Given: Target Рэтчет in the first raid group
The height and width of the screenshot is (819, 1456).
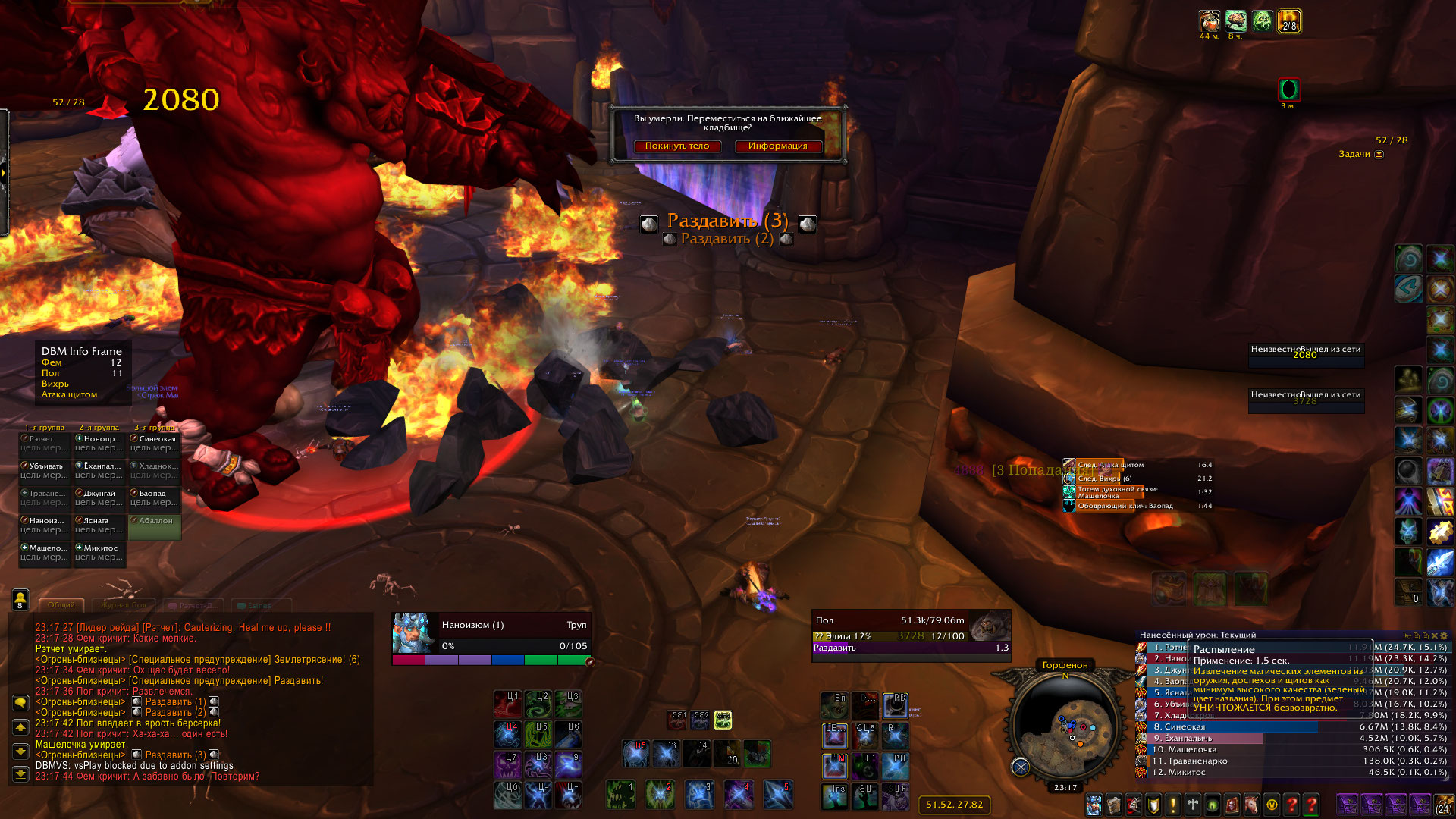Looking at the screenshot, I should 45,443.
